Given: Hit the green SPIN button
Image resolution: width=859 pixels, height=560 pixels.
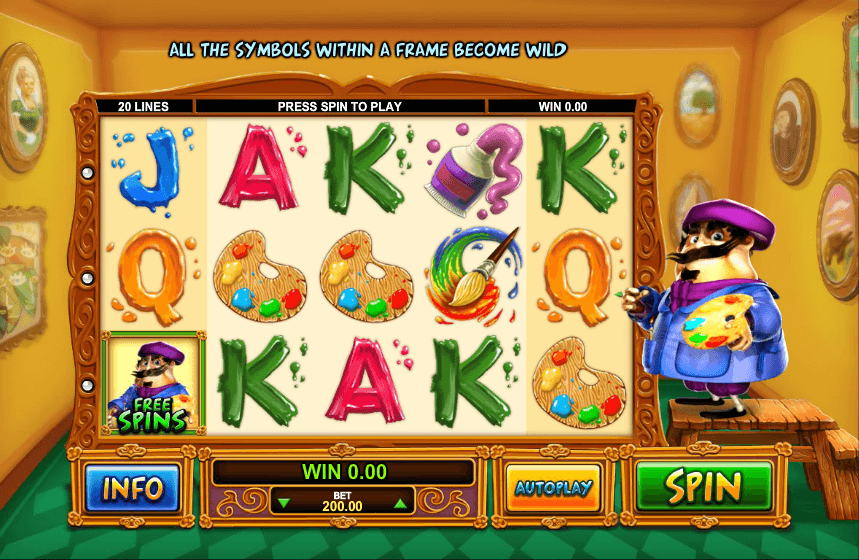Looking at the screenshot, I should click(x=704, y=488).
